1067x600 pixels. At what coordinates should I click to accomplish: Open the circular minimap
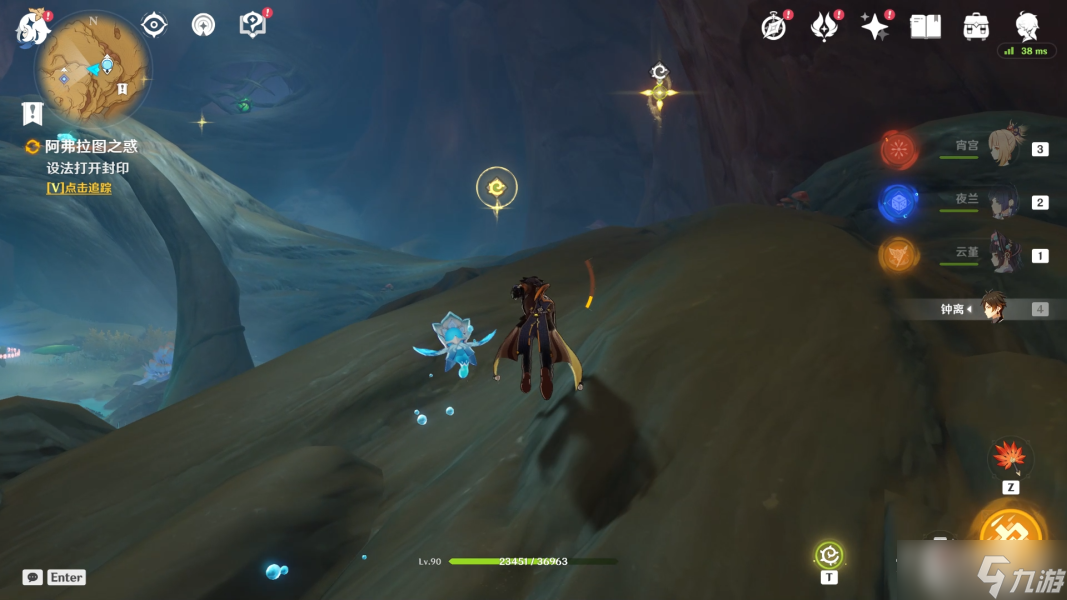(x=93, y=70)
